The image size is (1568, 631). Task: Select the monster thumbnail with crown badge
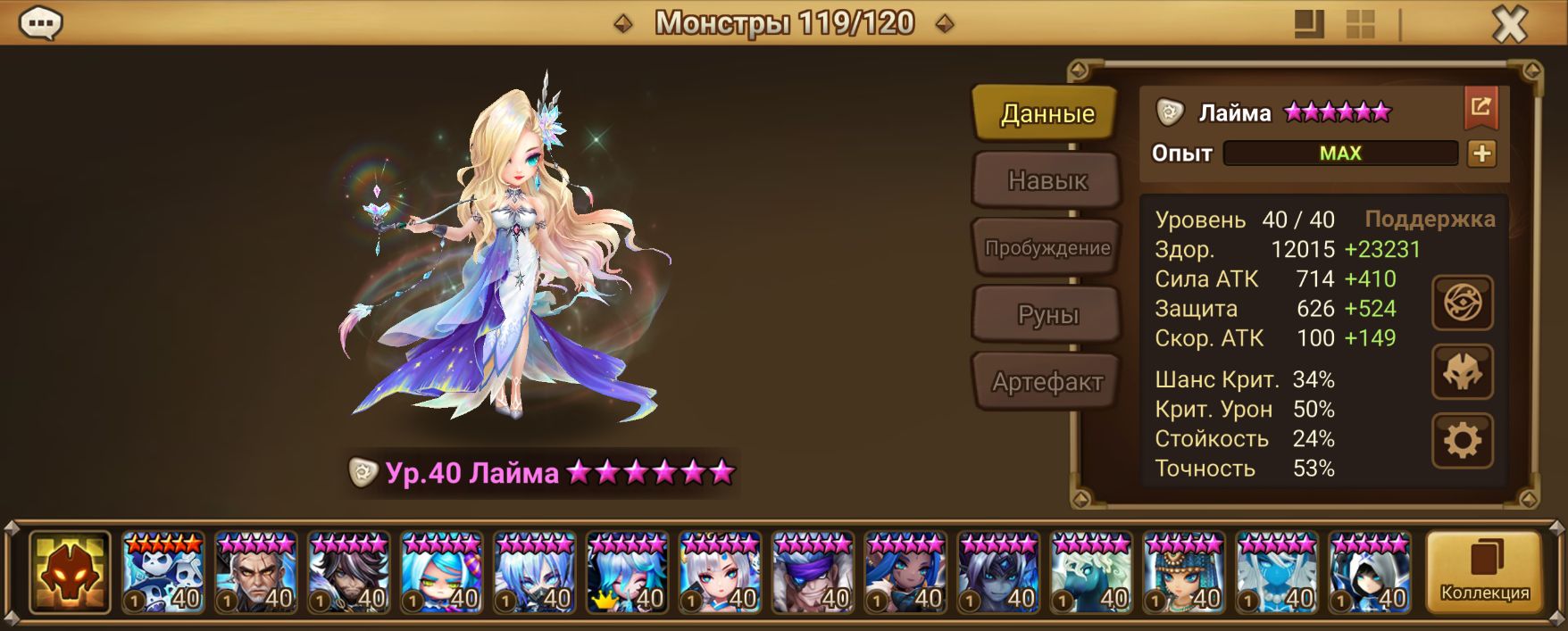(x=627, y=573)
